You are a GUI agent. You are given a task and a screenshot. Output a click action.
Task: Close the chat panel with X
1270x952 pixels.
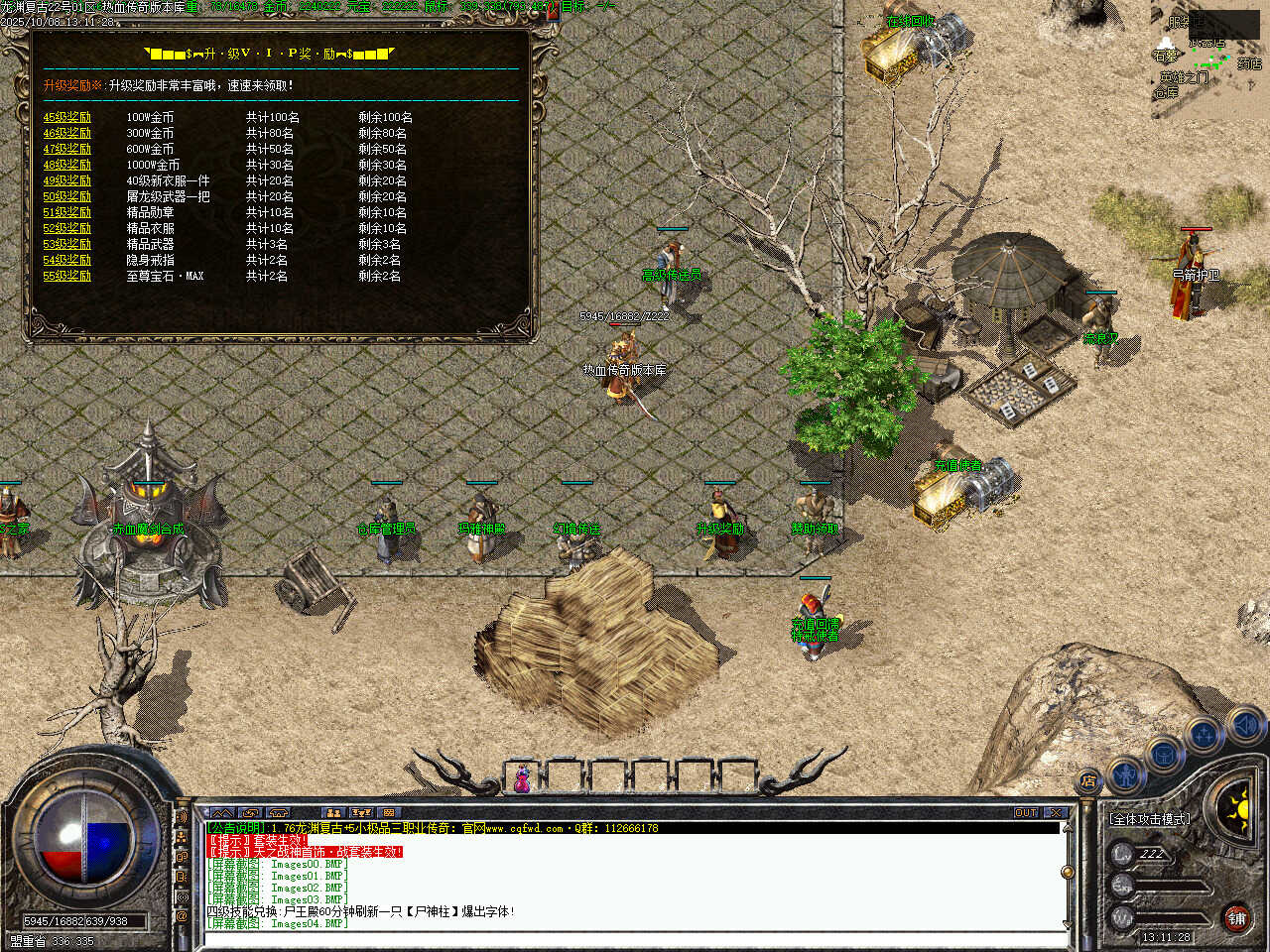tap(1056, 813)
